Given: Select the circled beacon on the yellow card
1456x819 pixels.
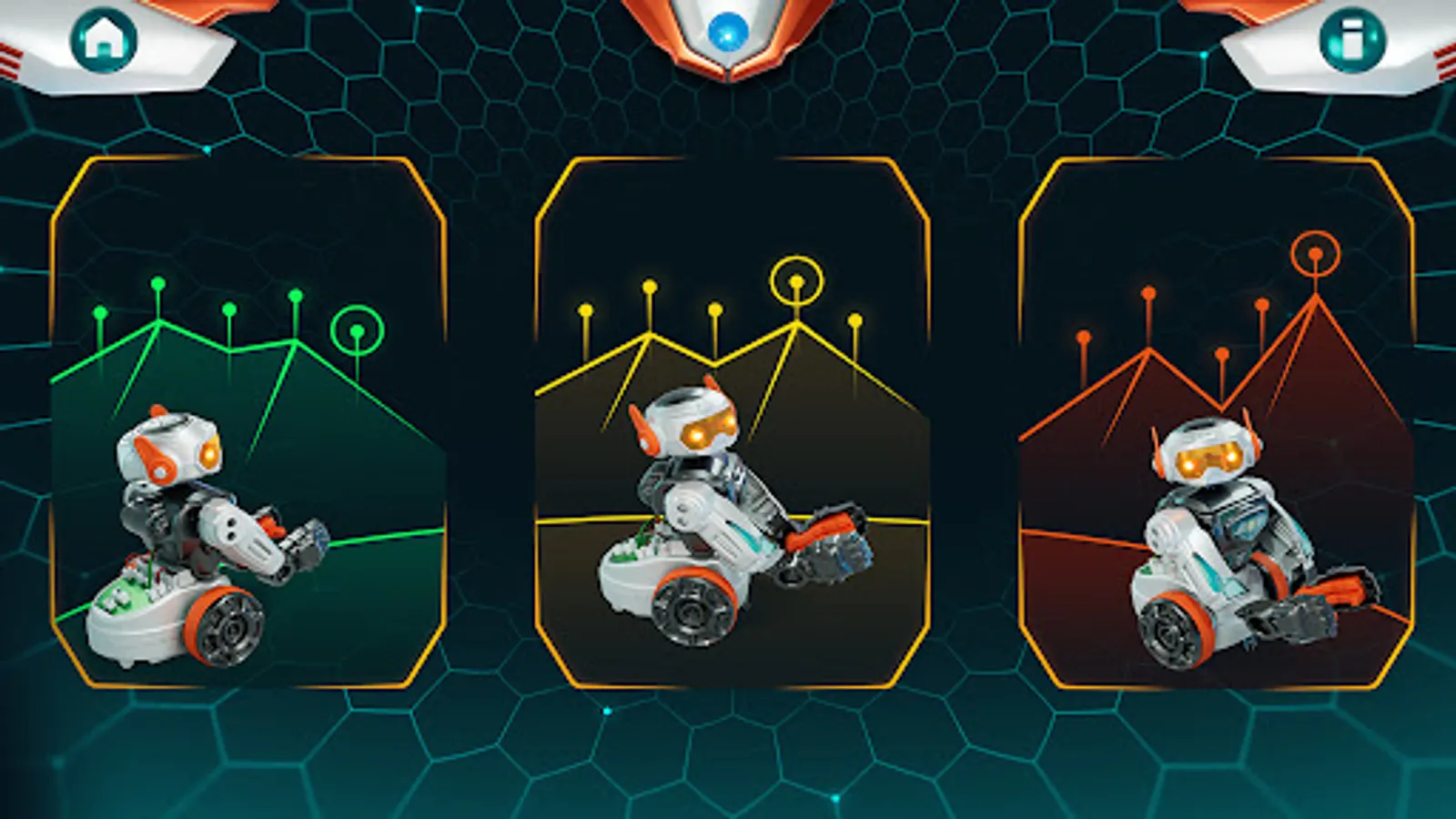Looking at the screenshot, I should 795,282.
